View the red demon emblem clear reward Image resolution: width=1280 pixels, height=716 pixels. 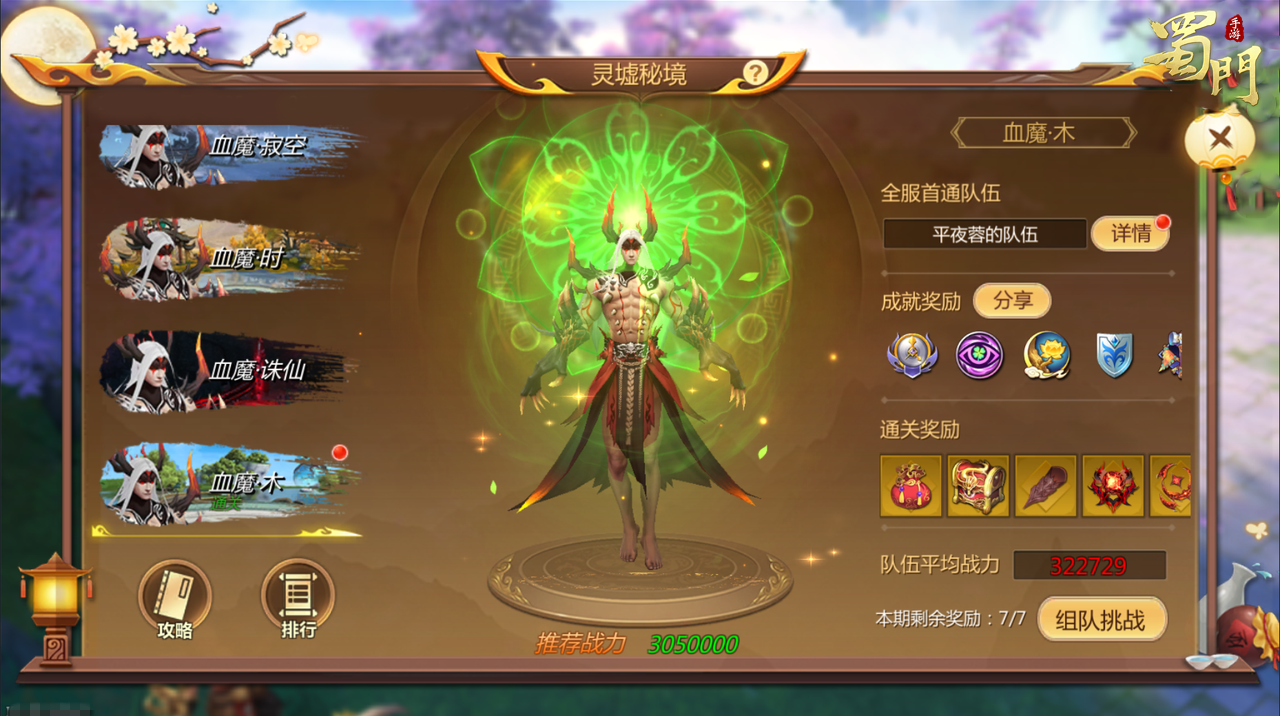tap(1113, 486)
